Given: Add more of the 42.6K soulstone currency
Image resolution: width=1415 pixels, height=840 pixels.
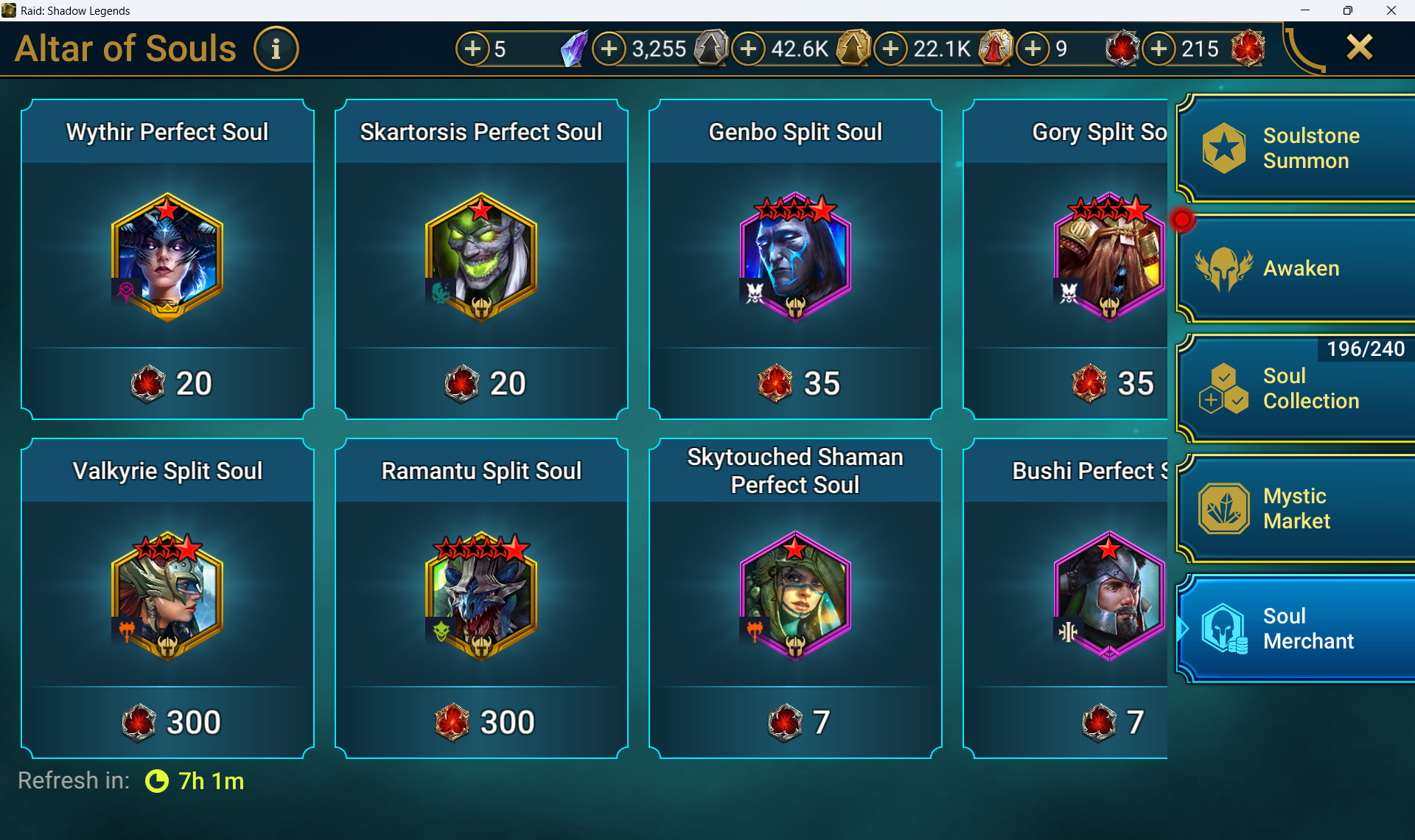Looking at the screenshot, I should (748, 49).
